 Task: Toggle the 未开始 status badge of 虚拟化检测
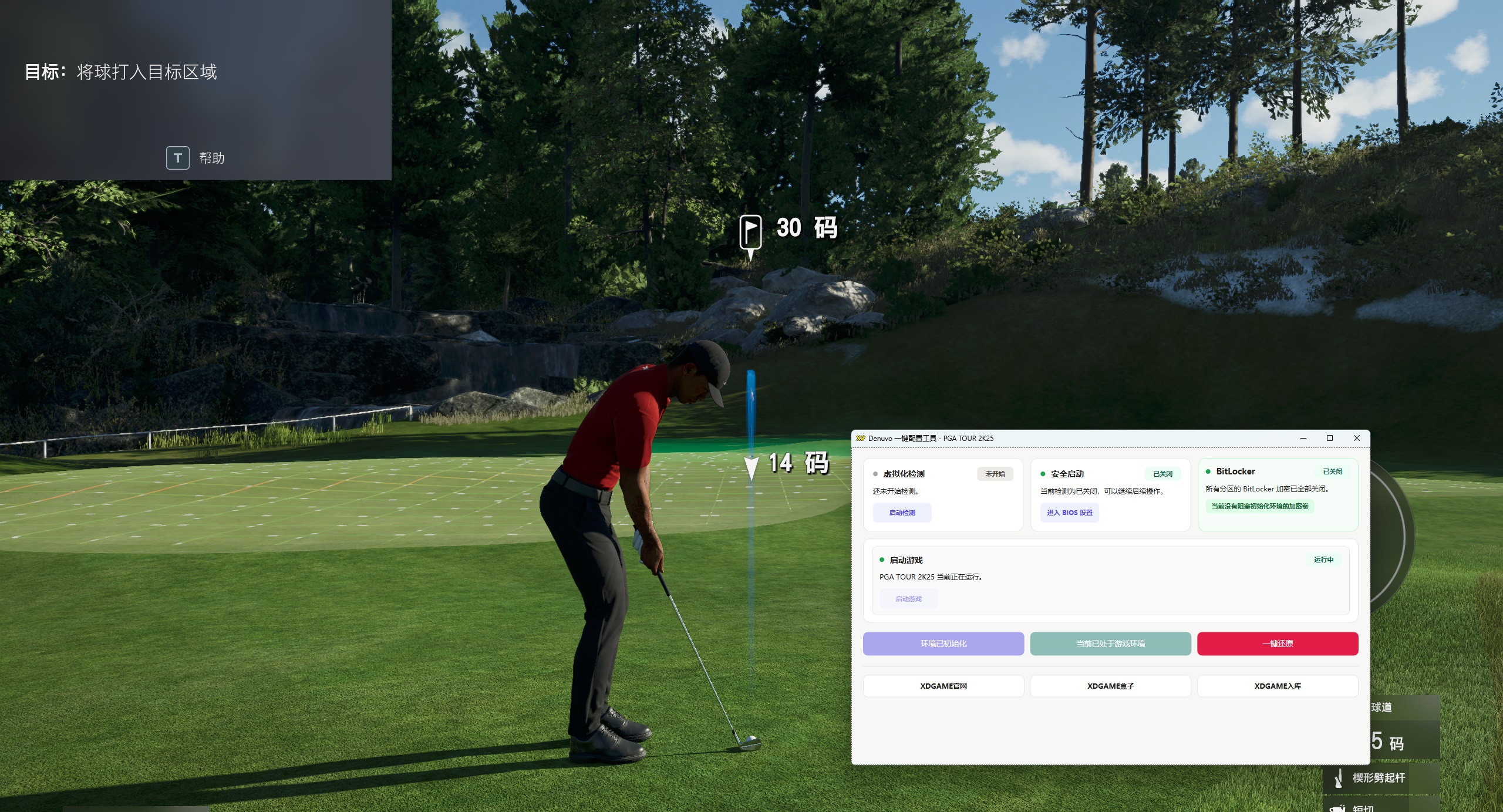click(996, 474)
